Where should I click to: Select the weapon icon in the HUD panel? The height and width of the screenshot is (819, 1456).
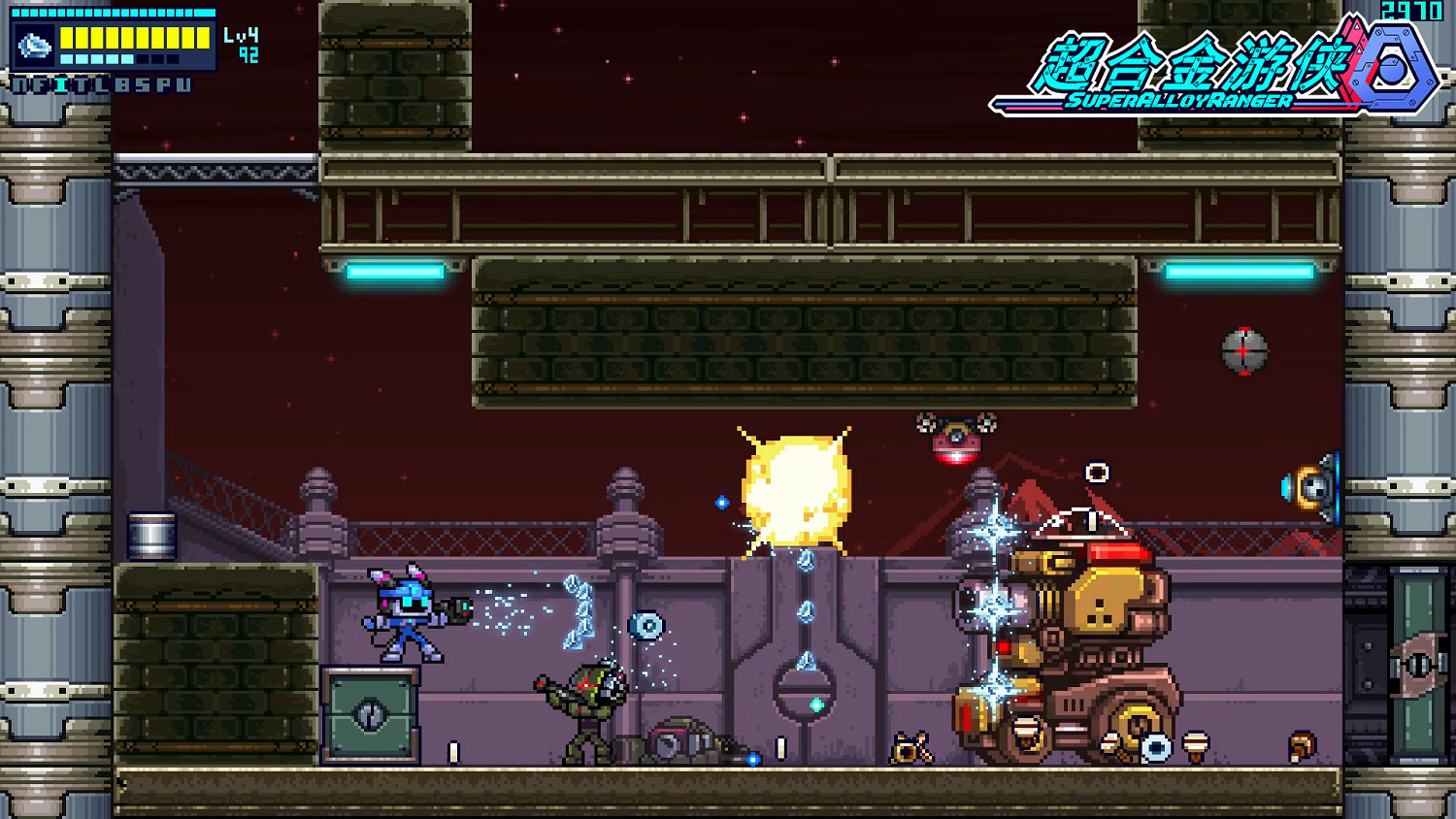click(x=35, y=45)
